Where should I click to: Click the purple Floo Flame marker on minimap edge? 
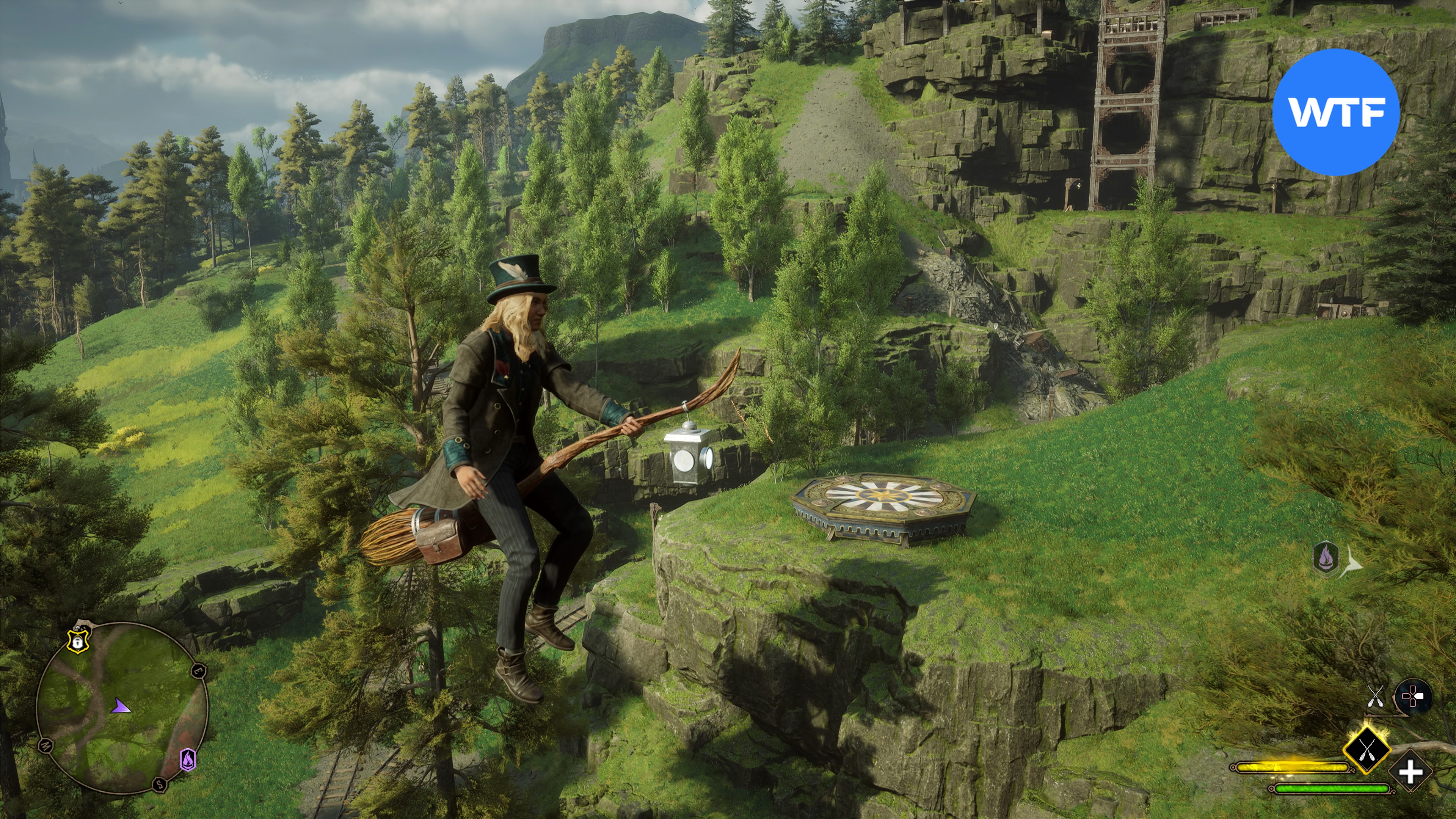click(x=188, y=759)
